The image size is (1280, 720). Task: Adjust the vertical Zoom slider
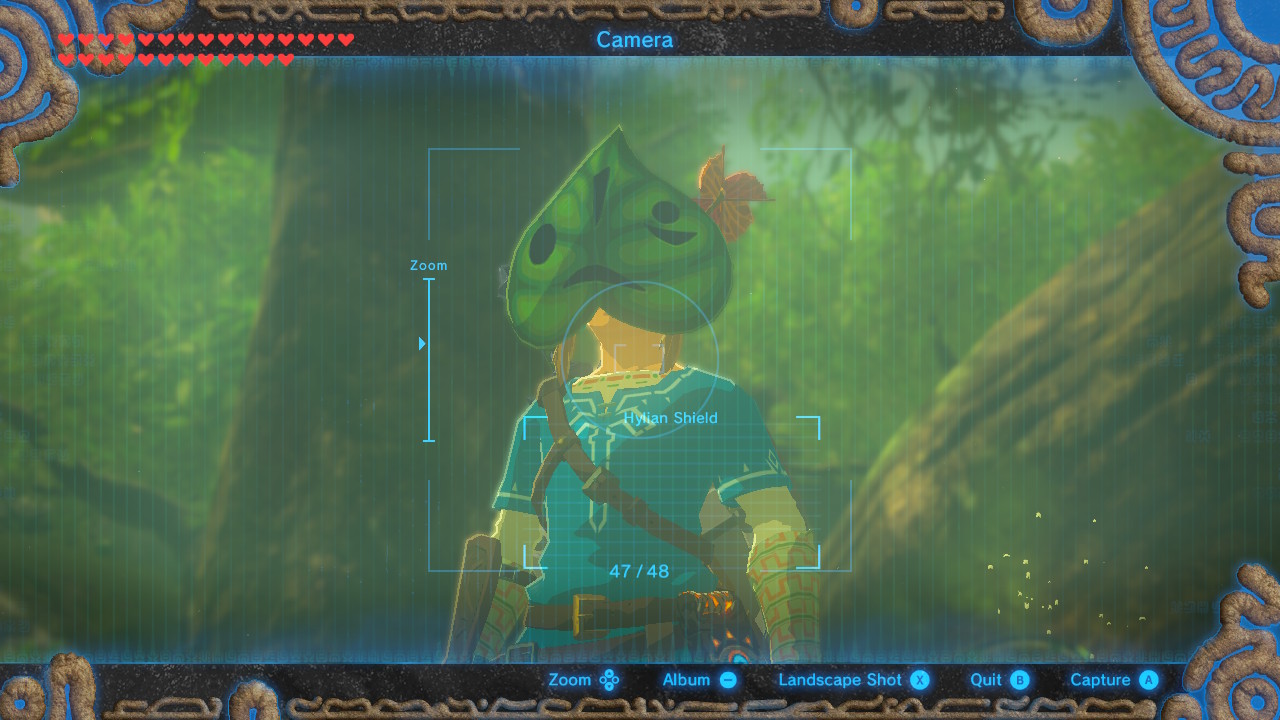tap(430, 360)
